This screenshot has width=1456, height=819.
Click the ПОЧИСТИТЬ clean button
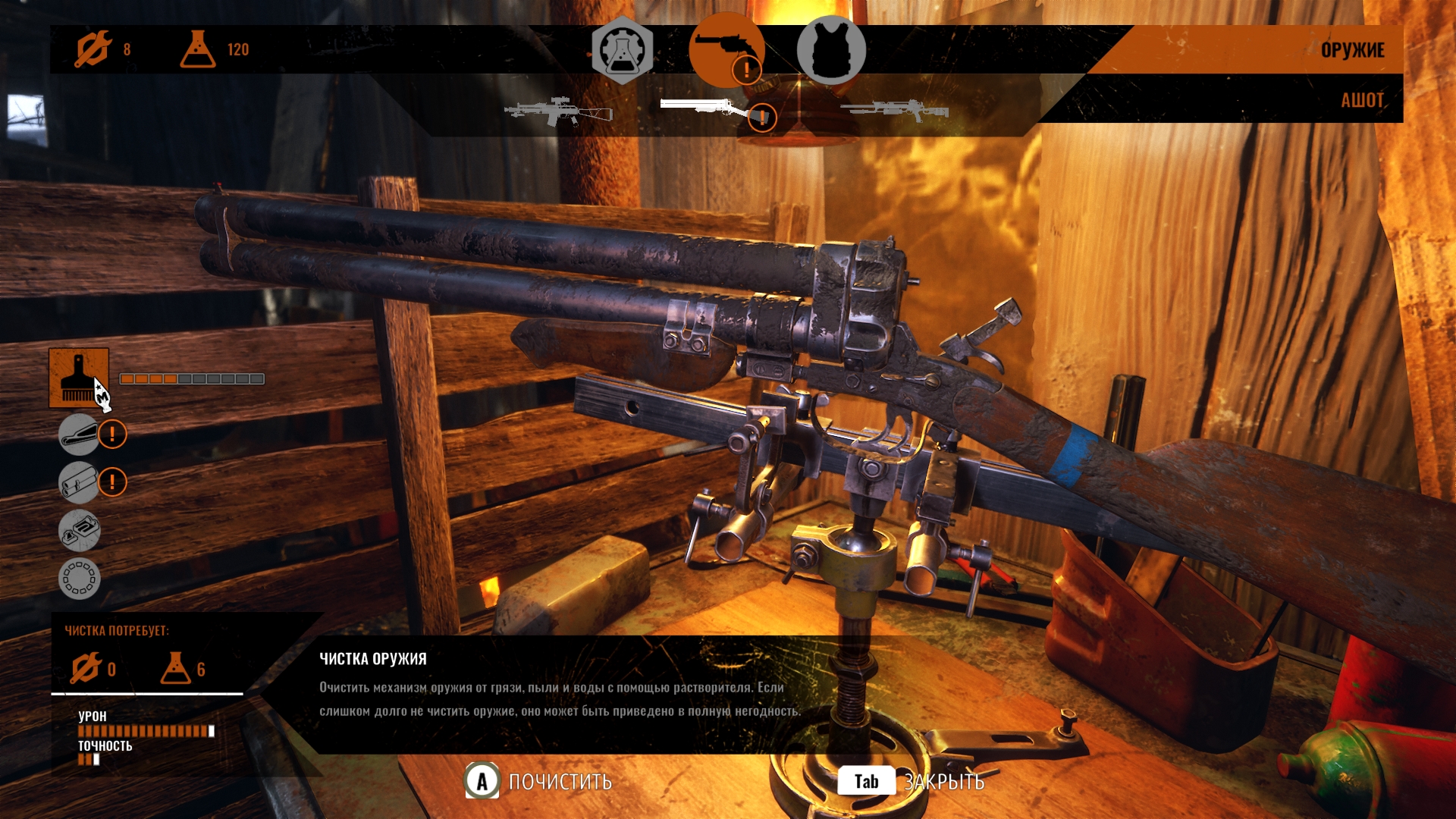(539, 781)
